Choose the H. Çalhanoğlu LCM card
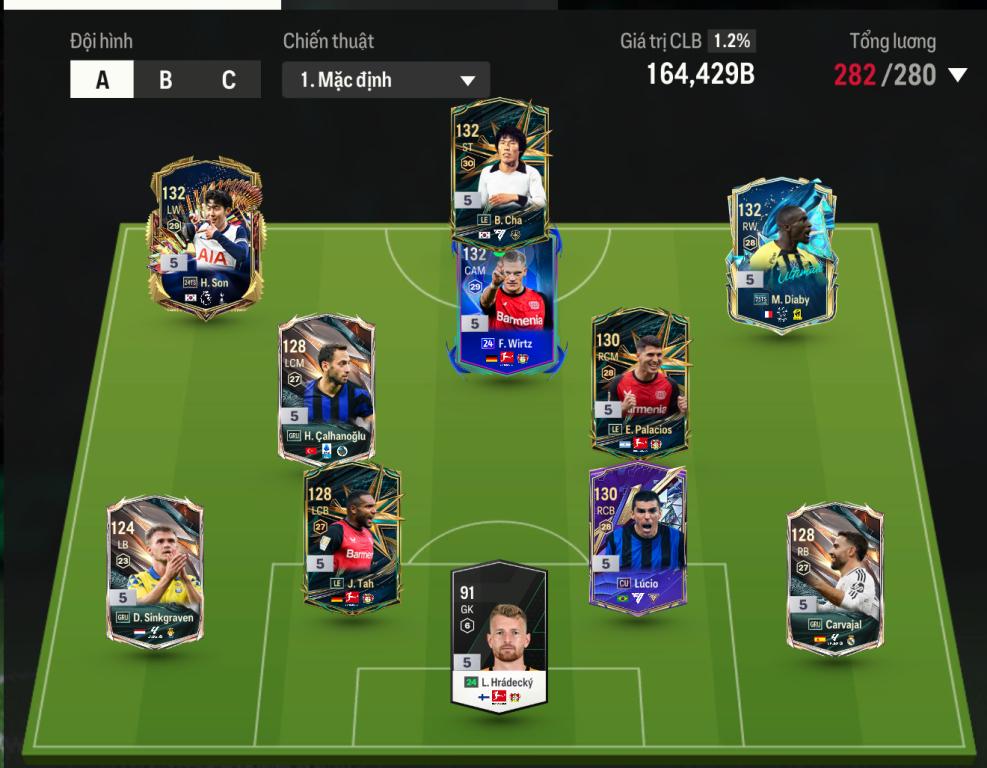Image resolution: width=987 pixels, height=768 pixels. pyautogui.click(x=326, y=390)
